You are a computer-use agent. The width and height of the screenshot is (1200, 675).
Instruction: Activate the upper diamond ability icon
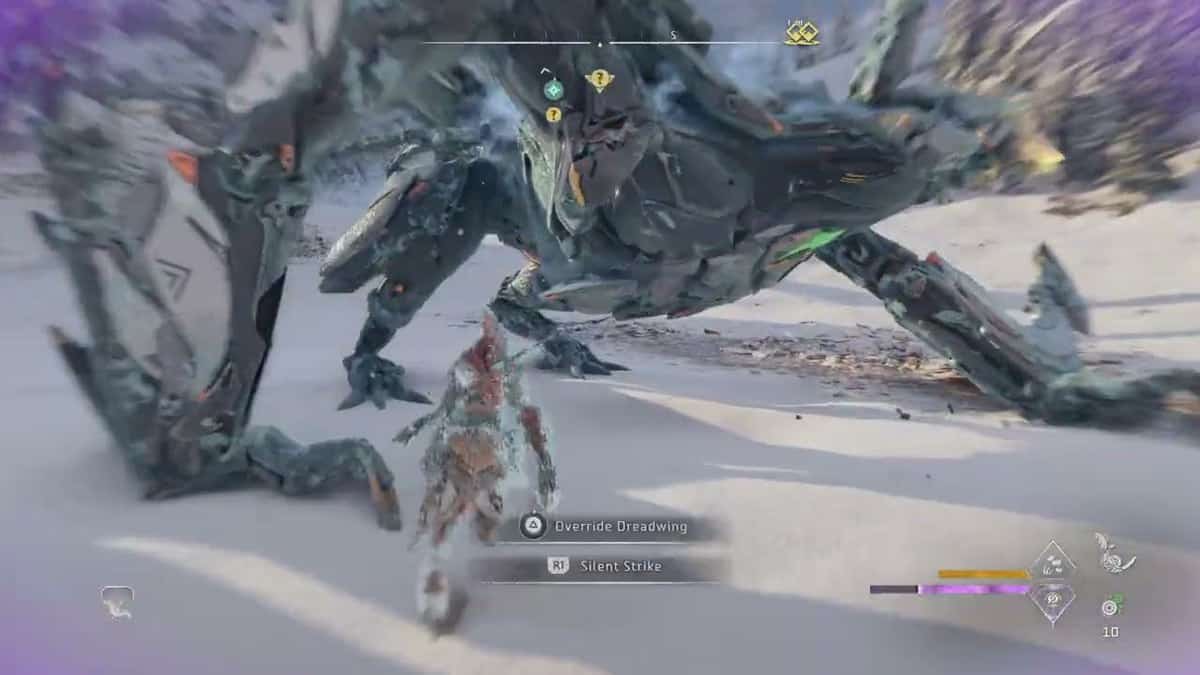pos(1052,562)
